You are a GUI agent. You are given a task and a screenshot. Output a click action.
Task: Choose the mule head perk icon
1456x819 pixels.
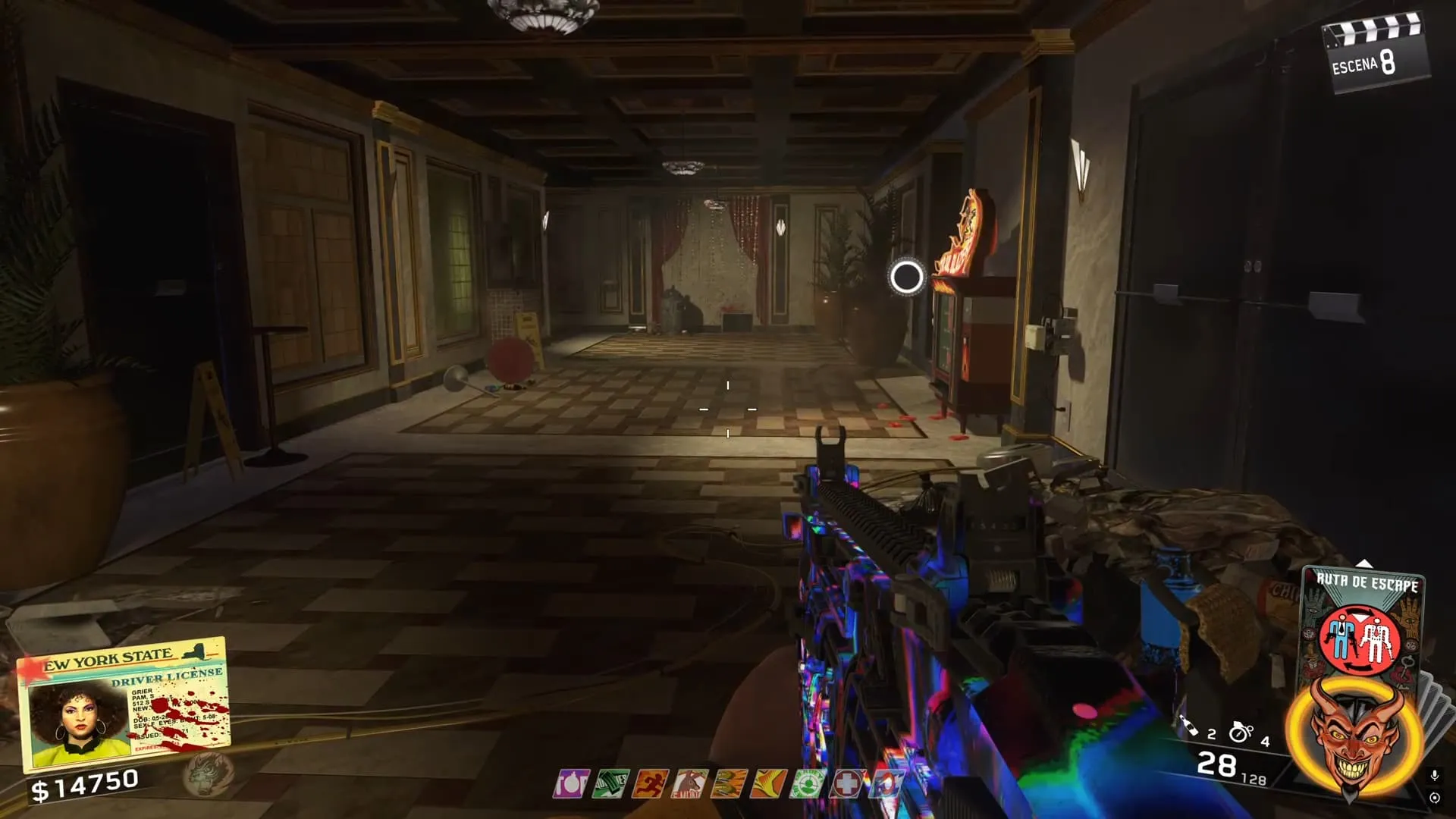[x=689, y=784]
